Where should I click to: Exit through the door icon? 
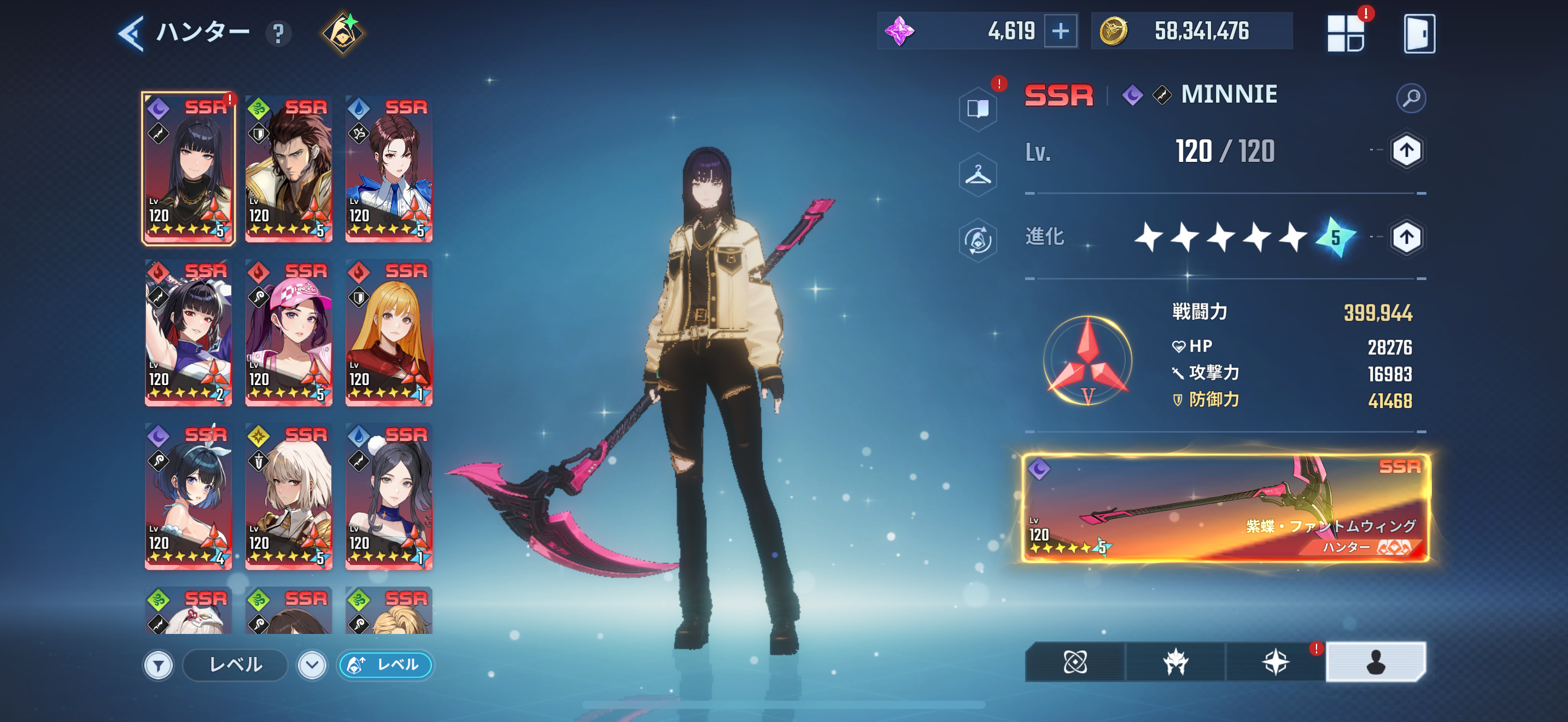1419,33
